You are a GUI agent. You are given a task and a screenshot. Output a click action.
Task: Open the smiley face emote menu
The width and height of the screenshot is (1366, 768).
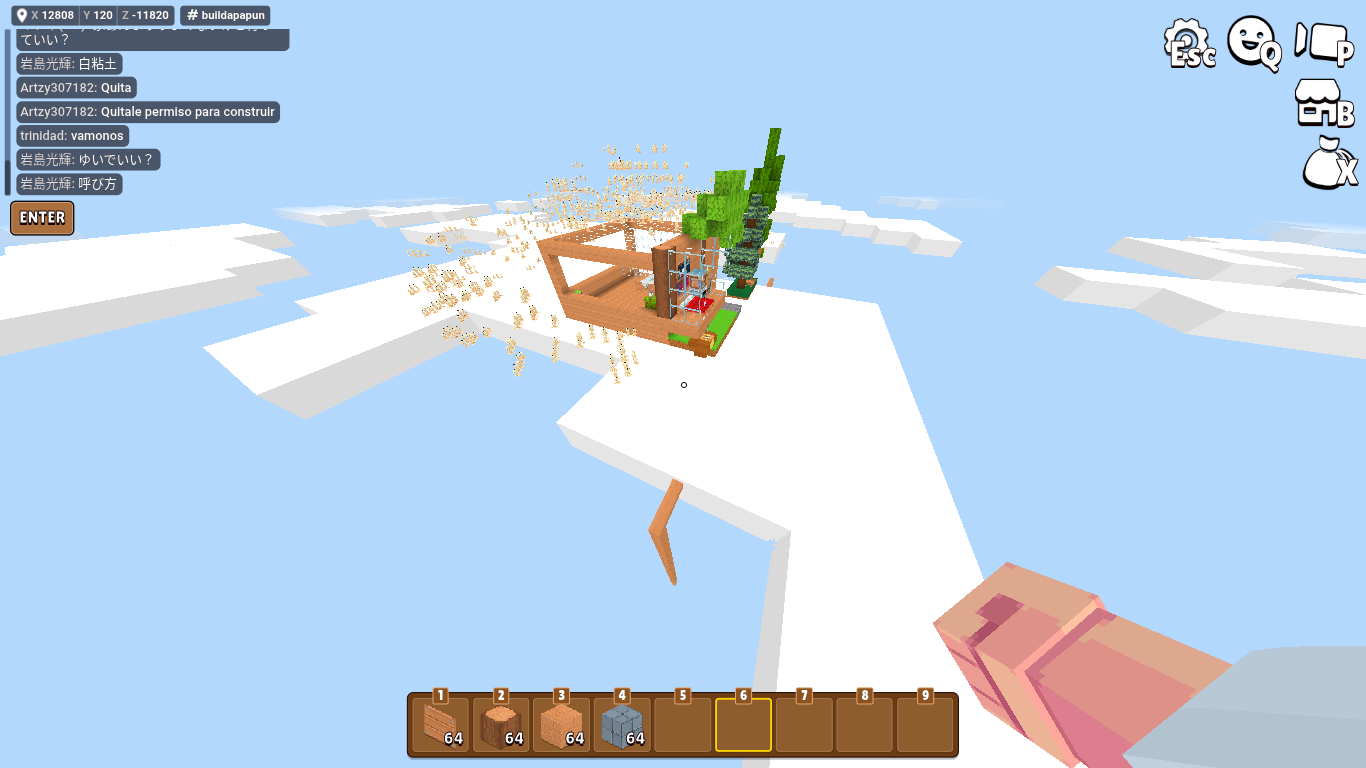click(1254, 43)
